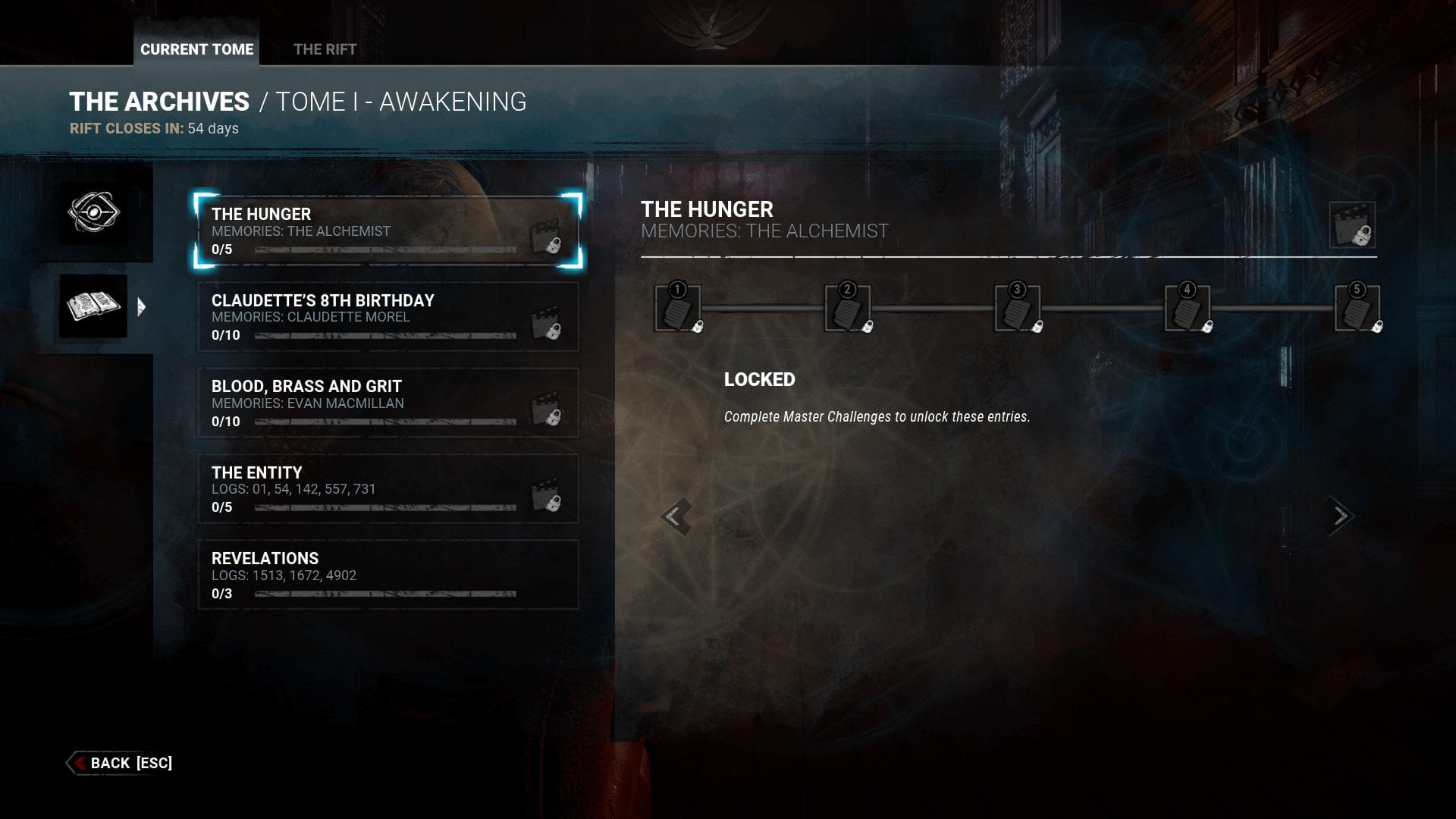1456x819 pixels.
Task: Select locked memory entry number 3
Action: [1018, 309]
